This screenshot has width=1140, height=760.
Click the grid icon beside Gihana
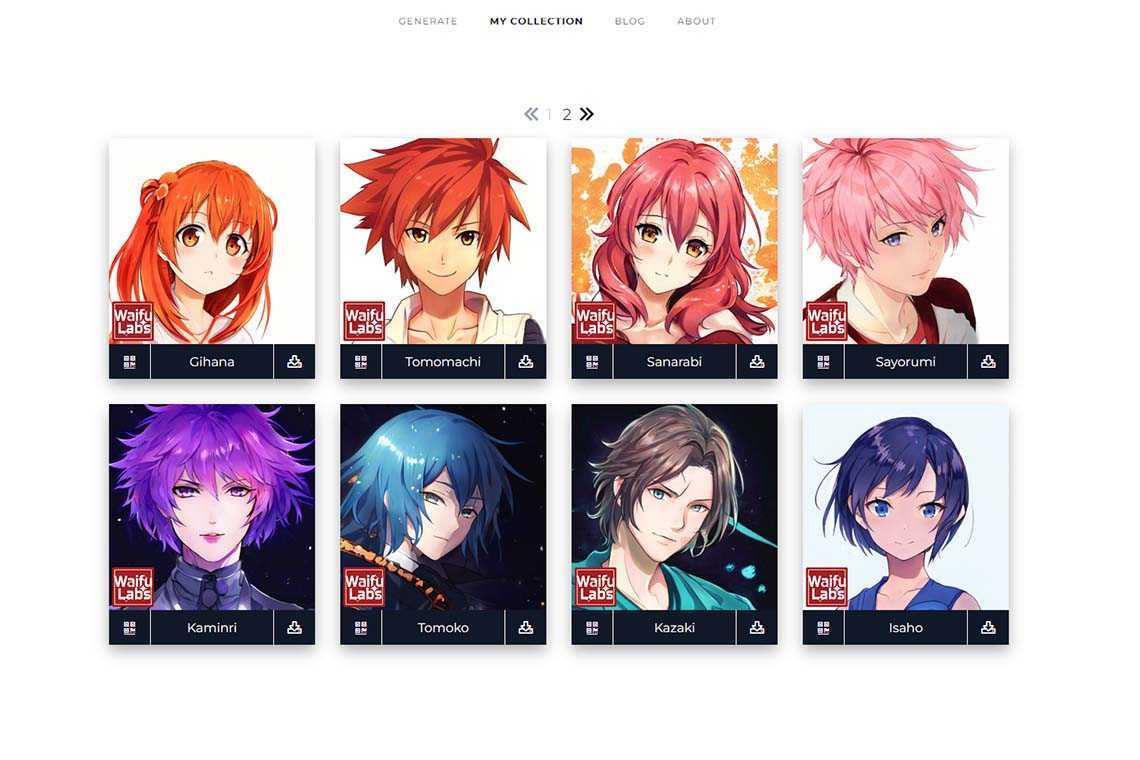(130, 362)
